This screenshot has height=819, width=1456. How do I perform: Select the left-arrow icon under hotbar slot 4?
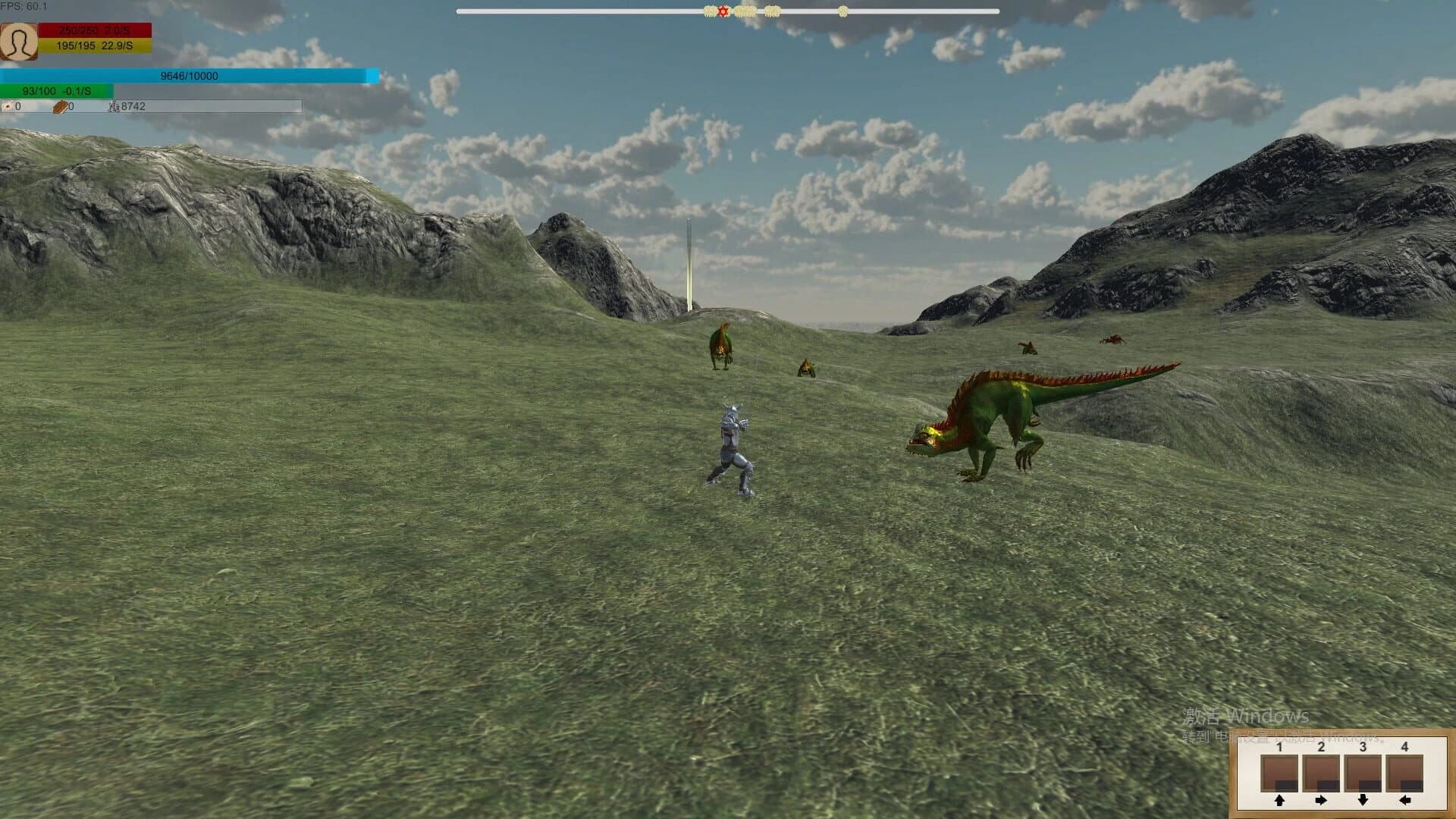[x=1404, y=801]
